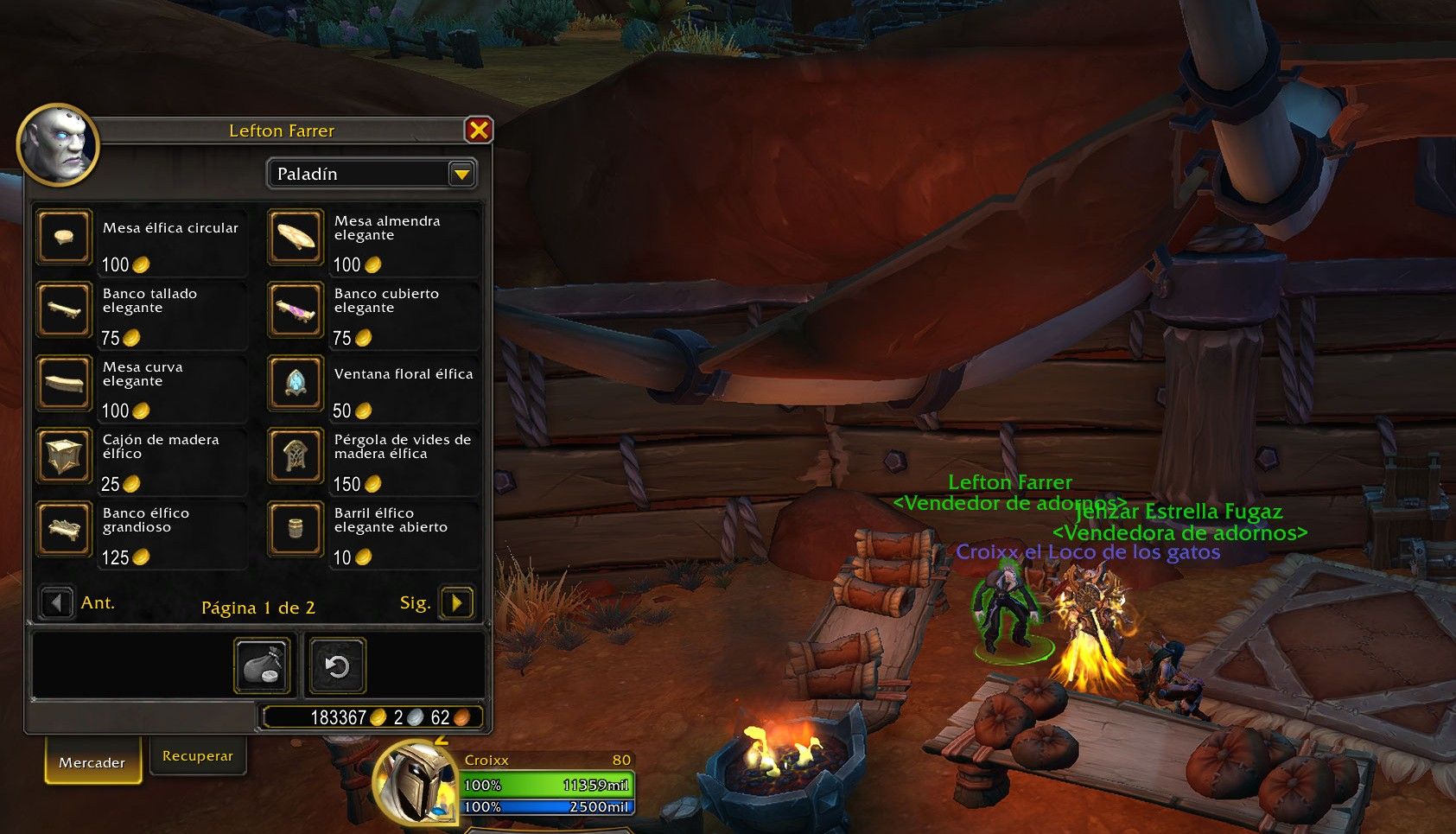Close the Lefton Farrer merchant window
This screenshot has width=1456, height=834.
(x=478, y=131)
